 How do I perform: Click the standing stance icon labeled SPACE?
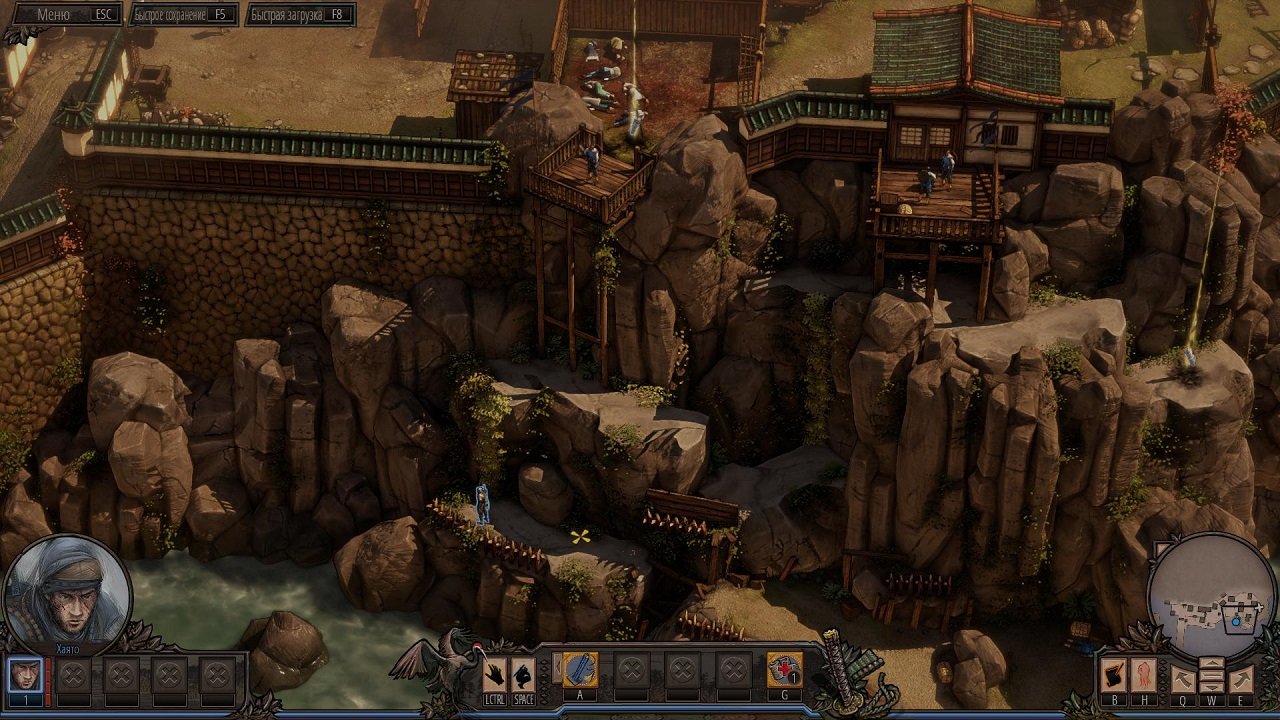pyautogui.click(x=524, y=672)
